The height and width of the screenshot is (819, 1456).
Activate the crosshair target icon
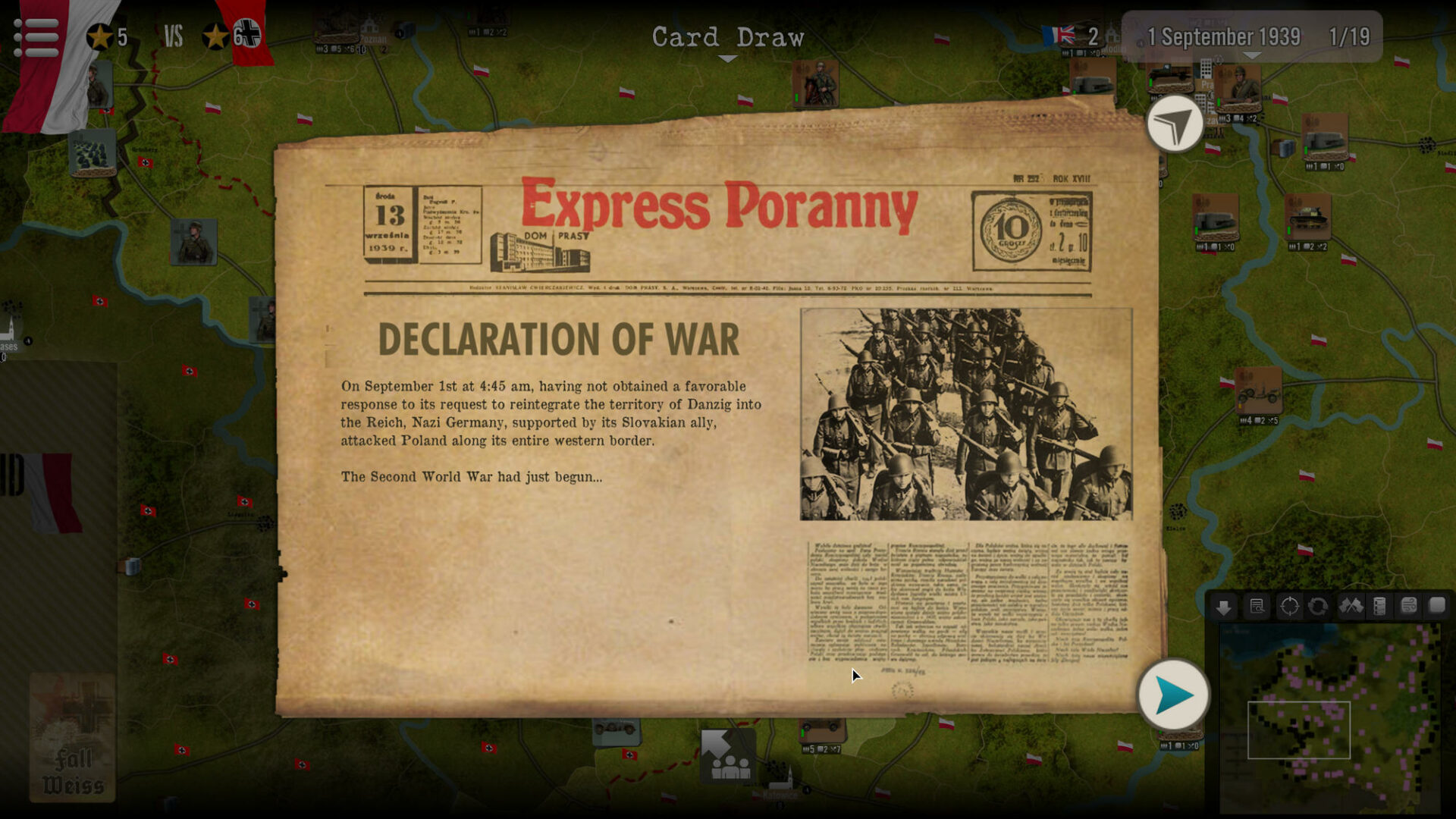[x=1289, y=607]
